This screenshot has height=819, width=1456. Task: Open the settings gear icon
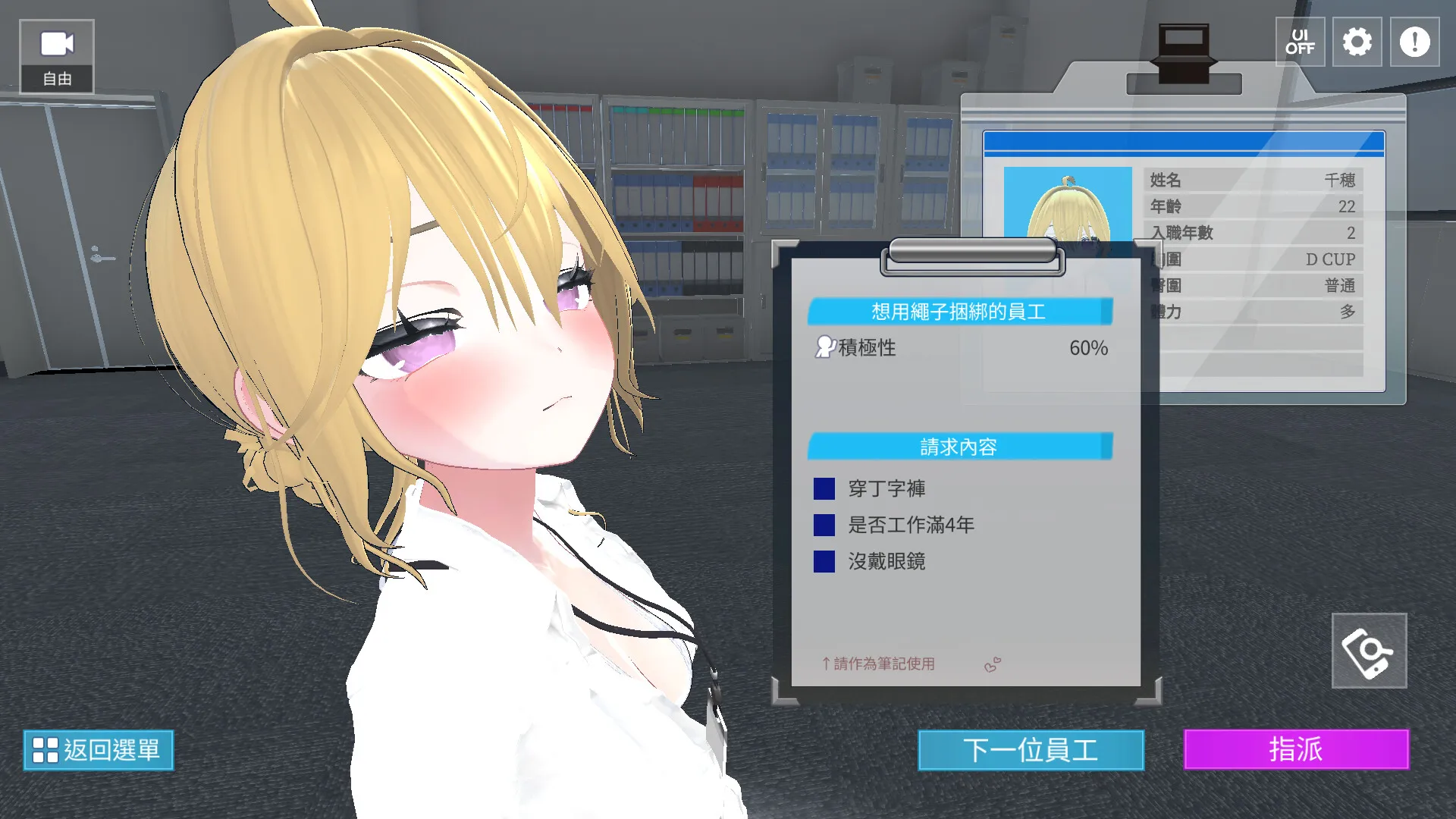(1357, 42)
